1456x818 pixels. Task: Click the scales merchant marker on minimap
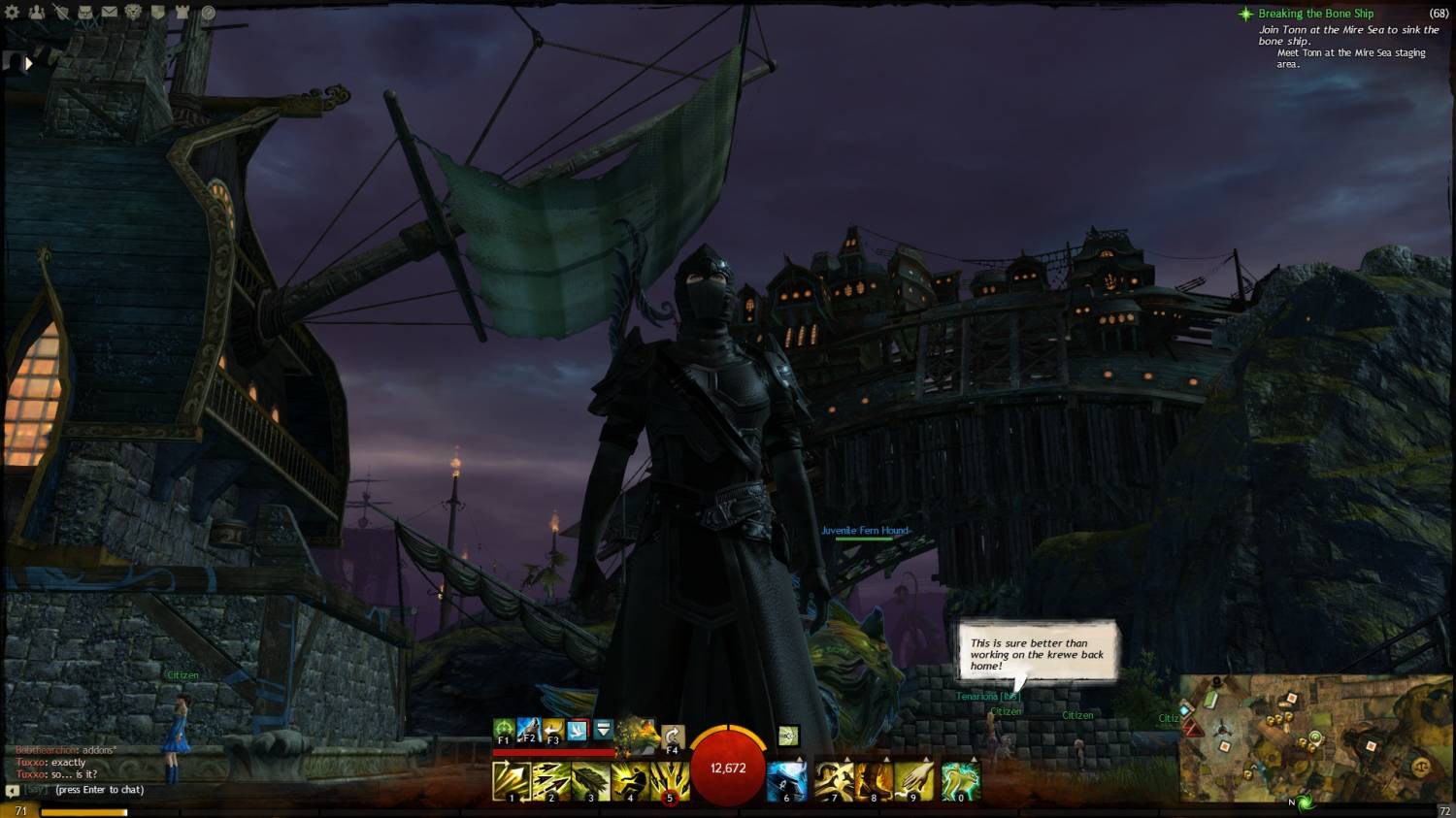pyautogui.click(x=1420, y=766)
